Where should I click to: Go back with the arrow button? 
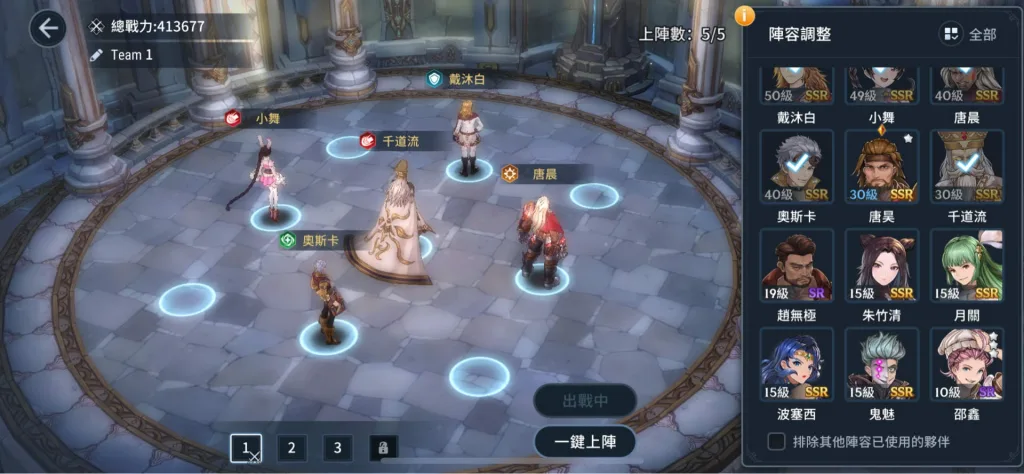pos(47,29)
